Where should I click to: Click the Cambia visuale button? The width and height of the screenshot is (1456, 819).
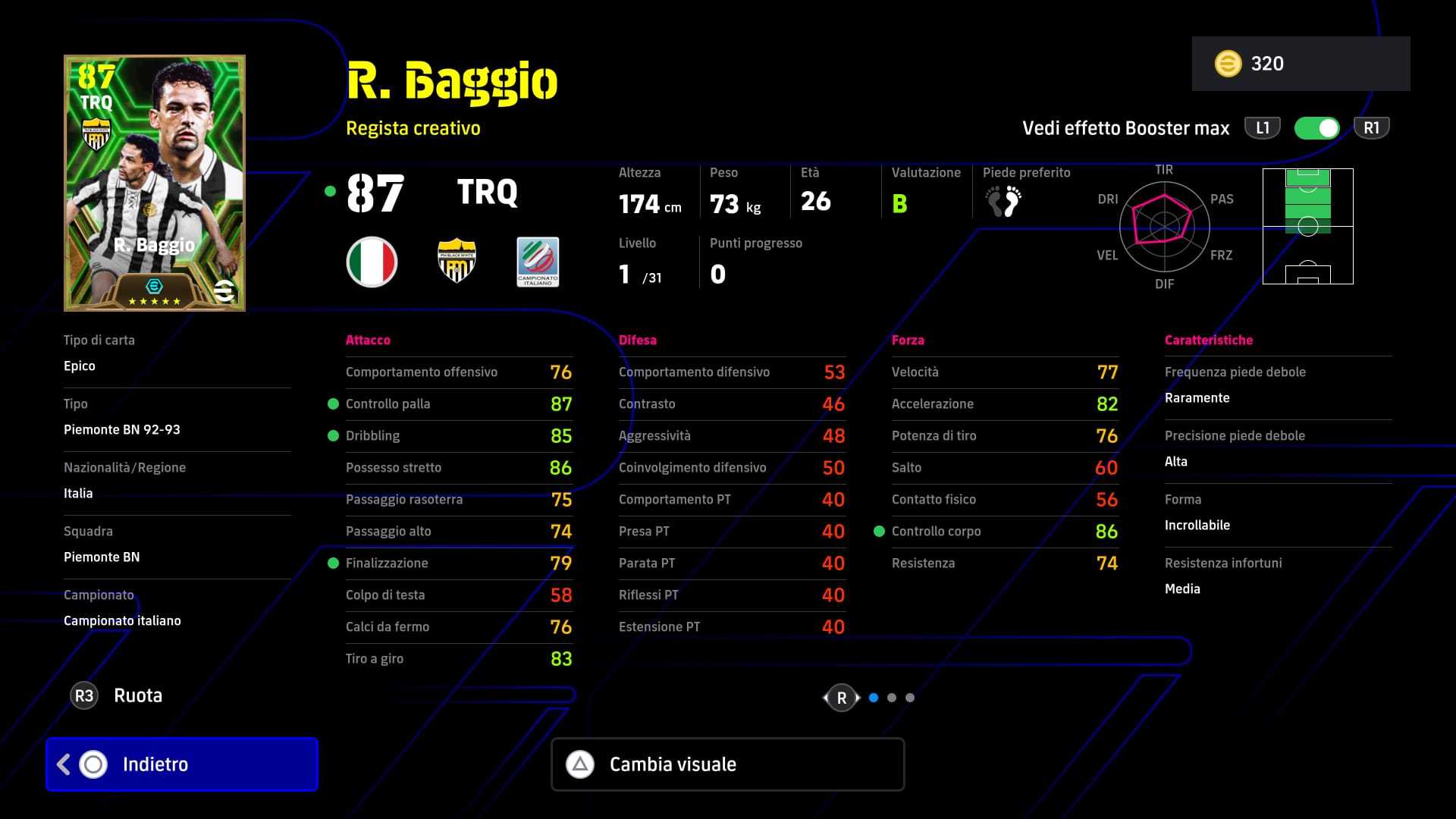[728, 764]
